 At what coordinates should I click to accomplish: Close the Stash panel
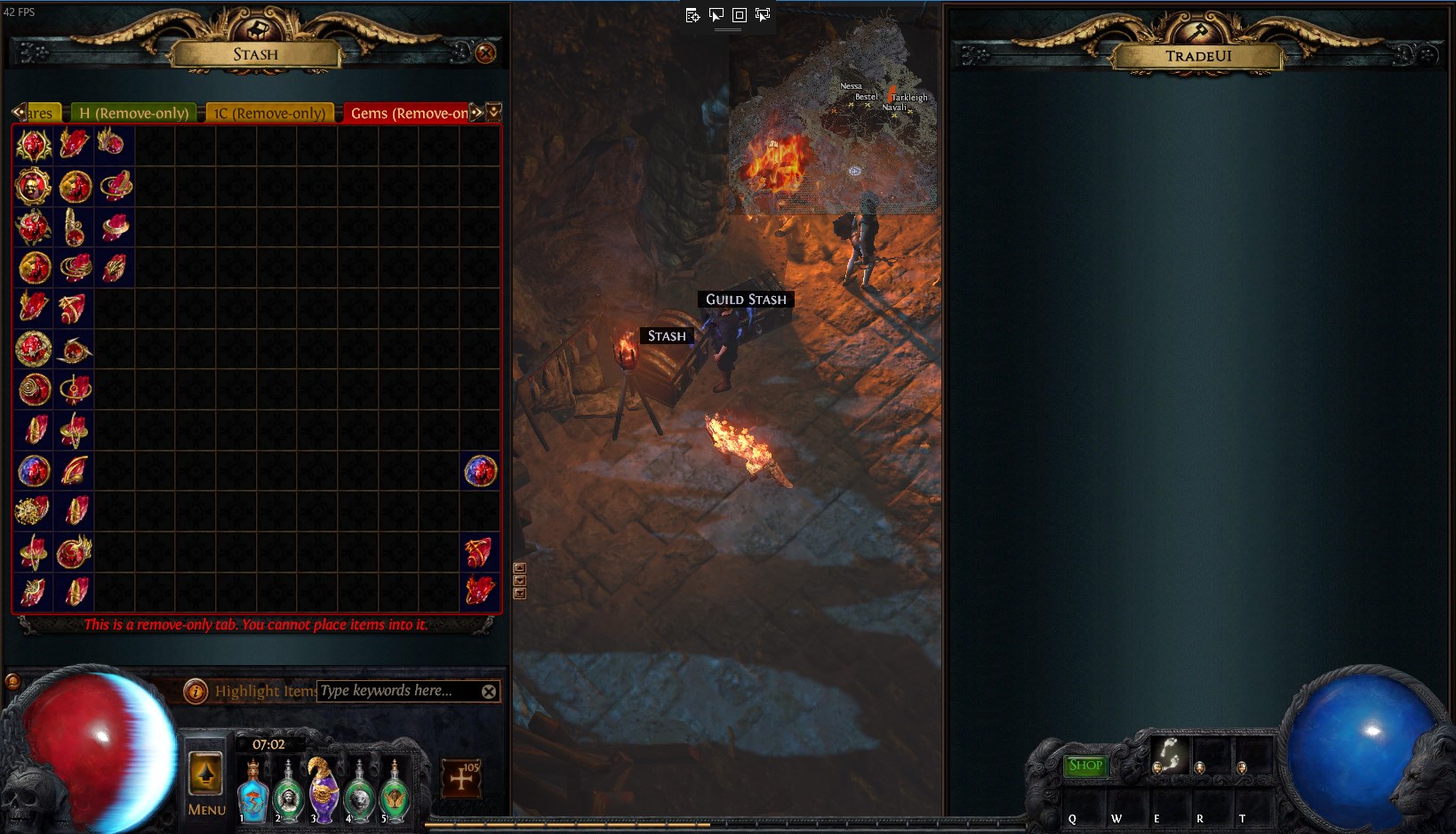(485, 53)
